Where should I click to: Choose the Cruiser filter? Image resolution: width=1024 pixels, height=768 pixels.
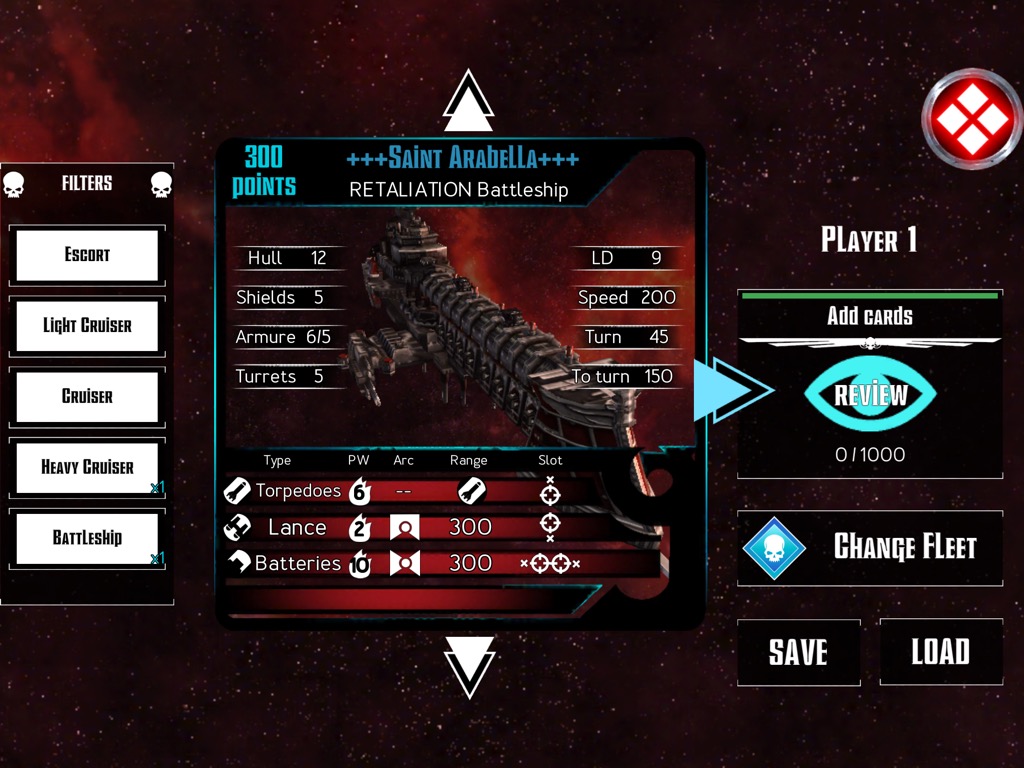[x=87, y=396]
